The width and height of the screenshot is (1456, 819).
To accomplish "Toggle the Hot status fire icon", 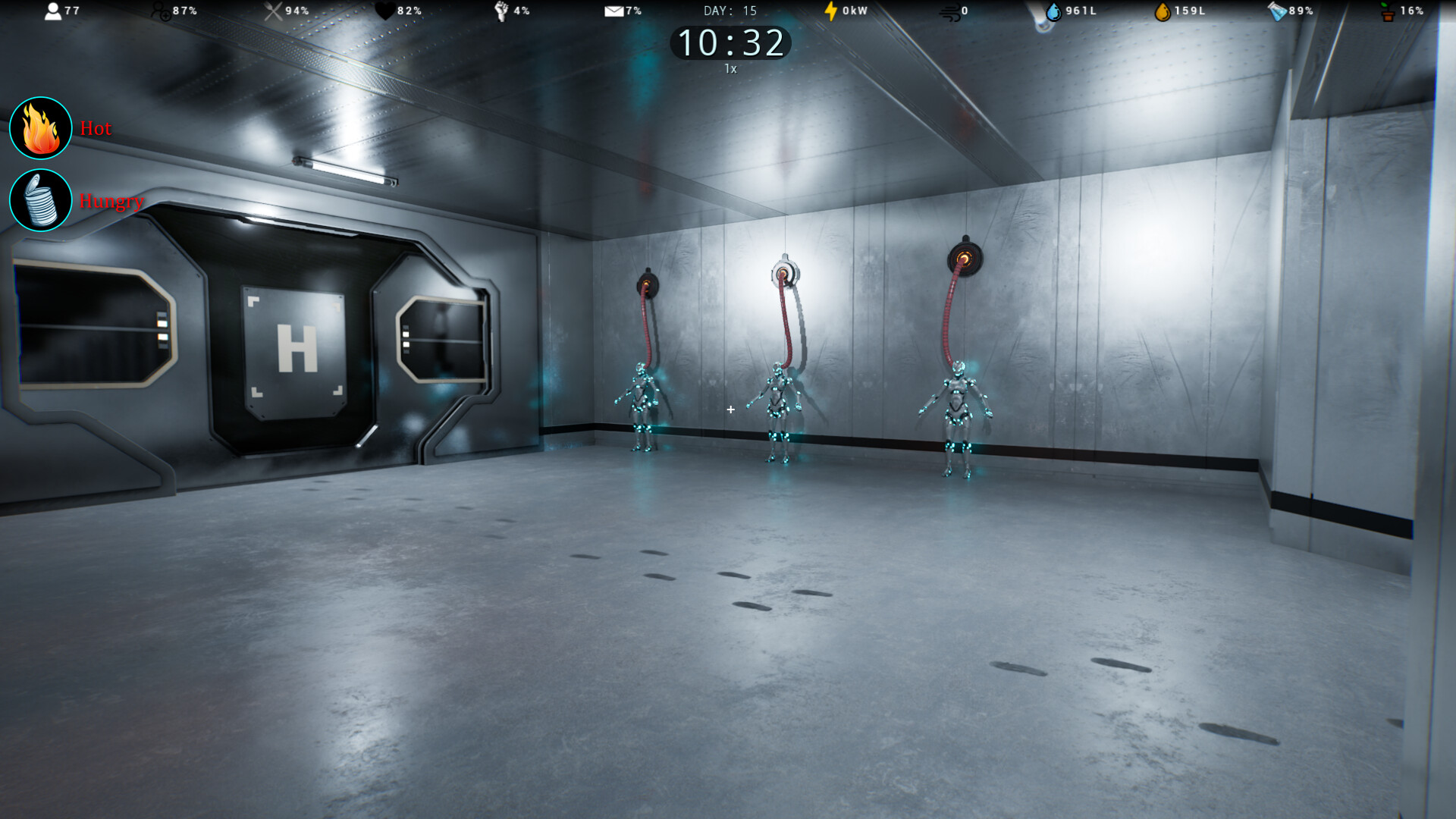I will (x=41, y=127).
